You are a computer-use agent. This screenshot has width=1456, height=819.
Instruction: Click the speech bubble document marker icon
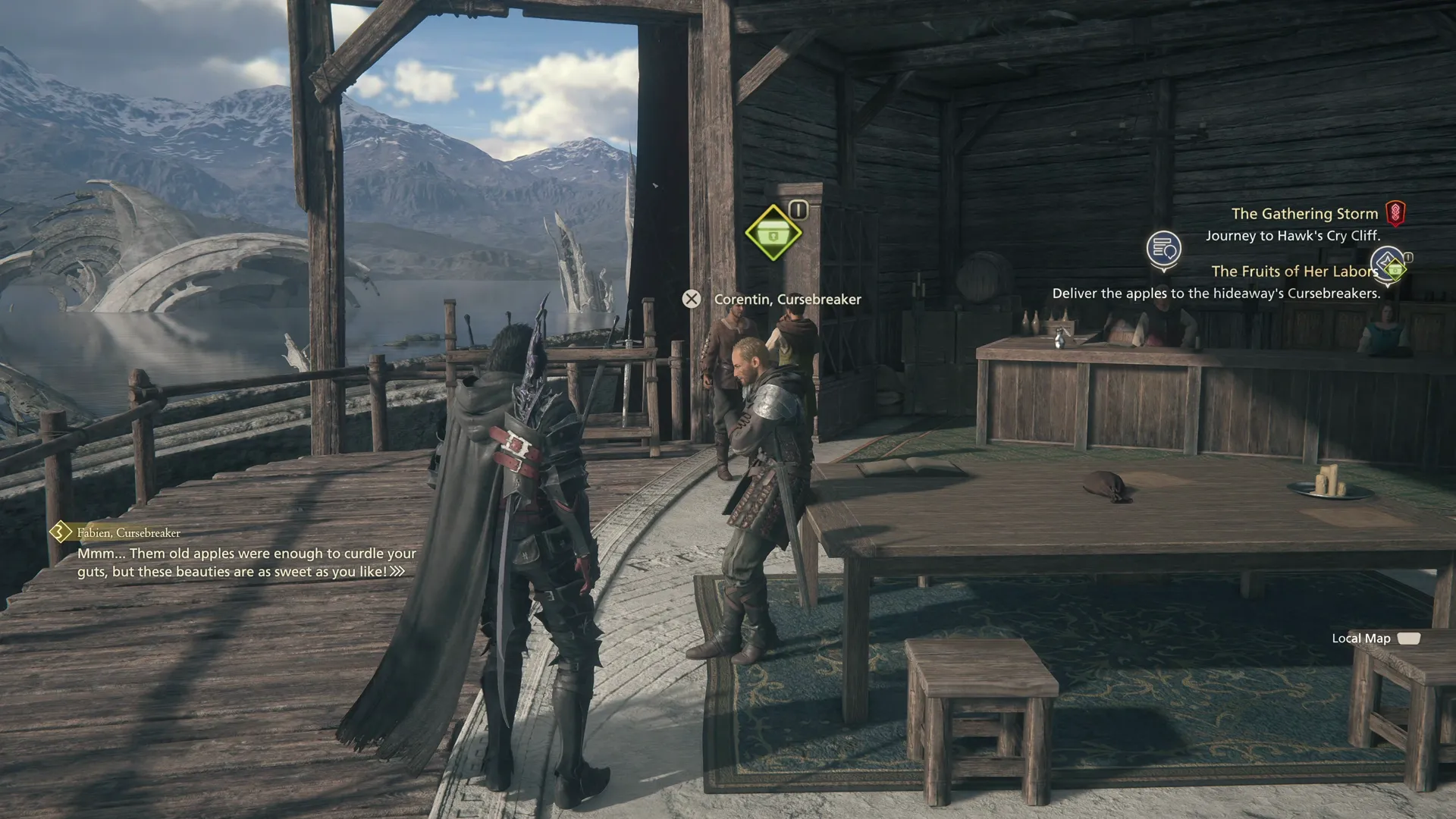pyautogui.click(x=1163, y=249)
